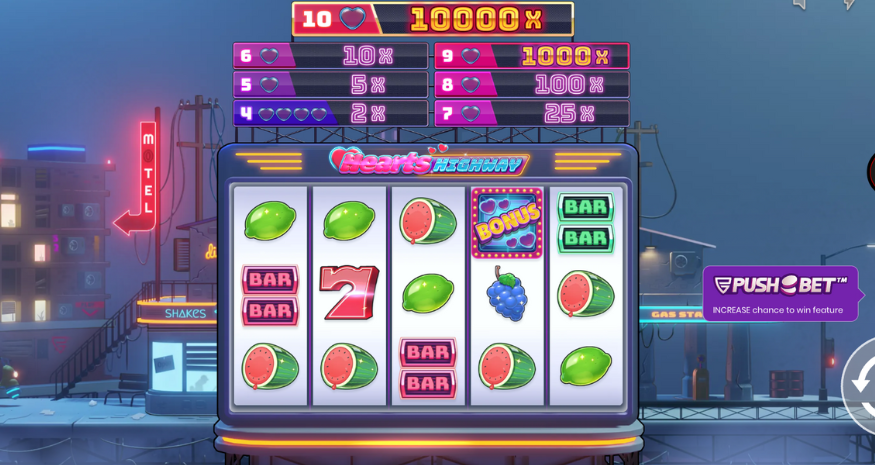875x465 pixels.
Task: Toggle the sound speaker icon
Action: click(x=799, y=4)
